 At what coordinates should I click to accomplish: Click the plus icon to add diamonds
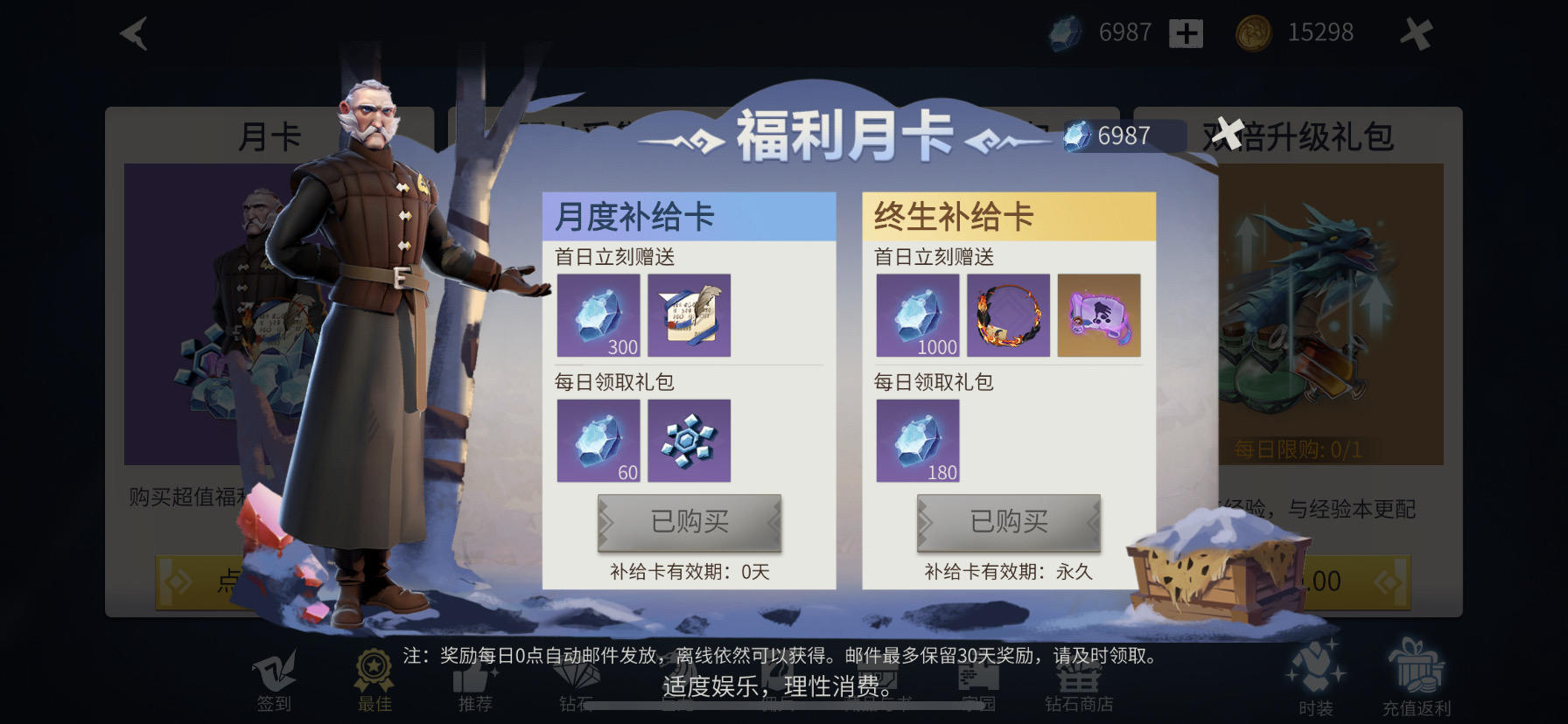click(1185, 32)
